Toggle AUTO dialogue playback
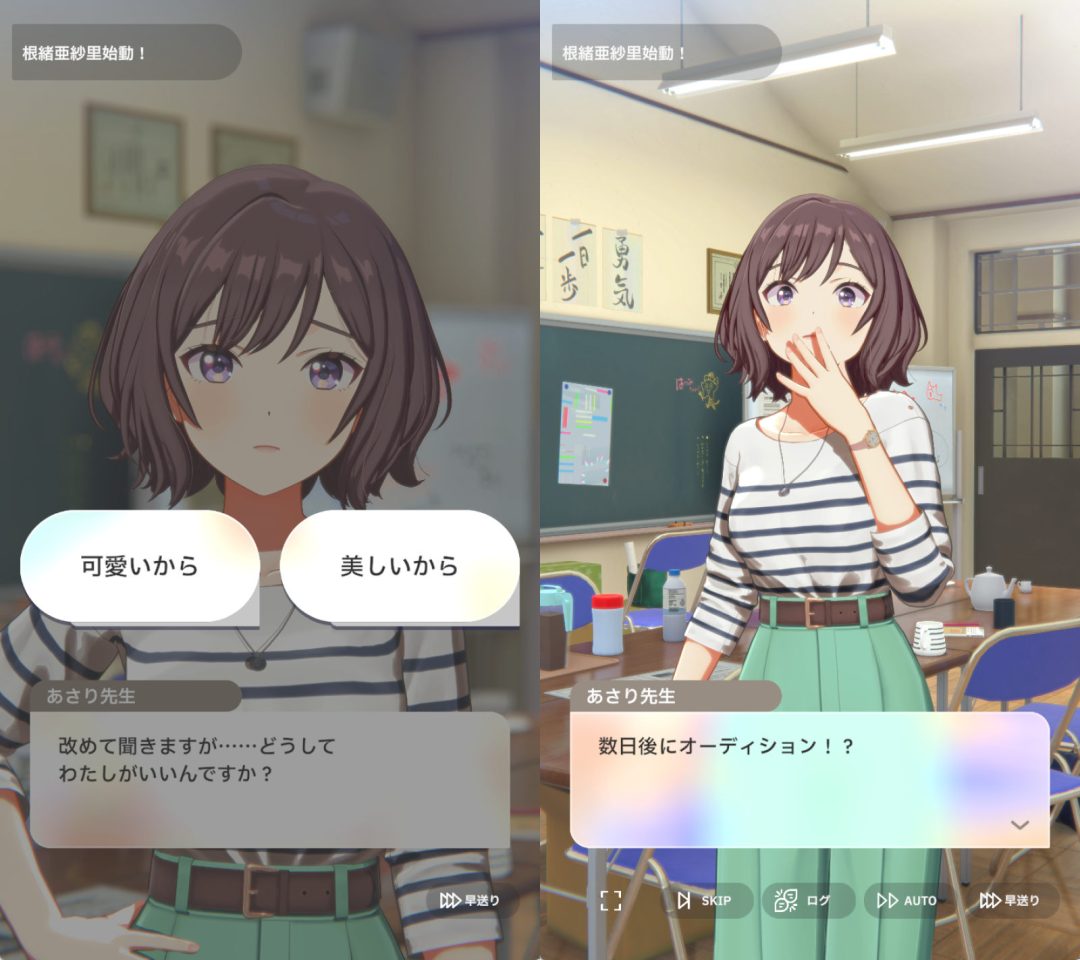The height and width of the screenshot is (960, 1080). point(907,901)
